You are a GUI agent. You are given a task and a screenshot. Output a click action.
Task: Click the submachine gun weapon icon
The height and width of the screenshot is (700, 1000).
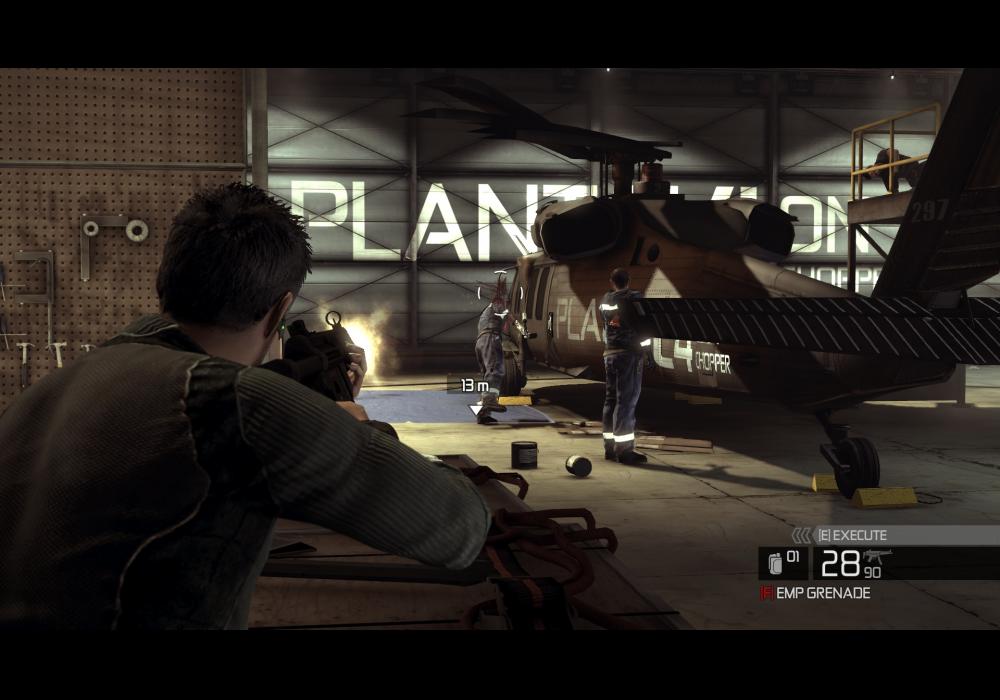(x=877, y=555)
